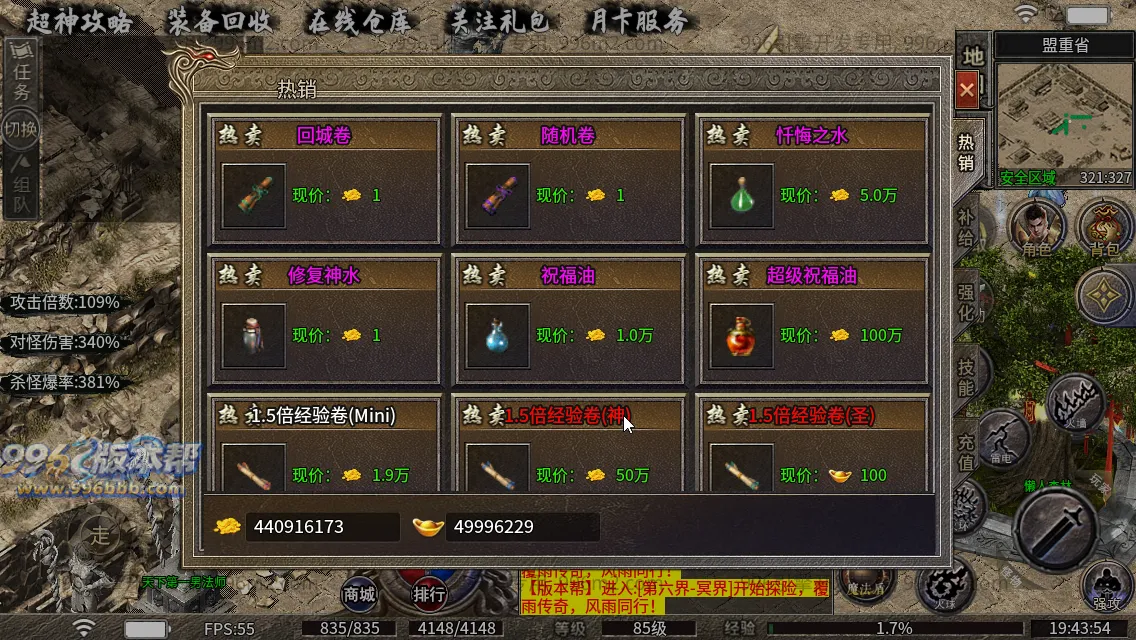Open the 角色 character portrait icon
Screen dimensions: 1136x640
point(1037,228)
